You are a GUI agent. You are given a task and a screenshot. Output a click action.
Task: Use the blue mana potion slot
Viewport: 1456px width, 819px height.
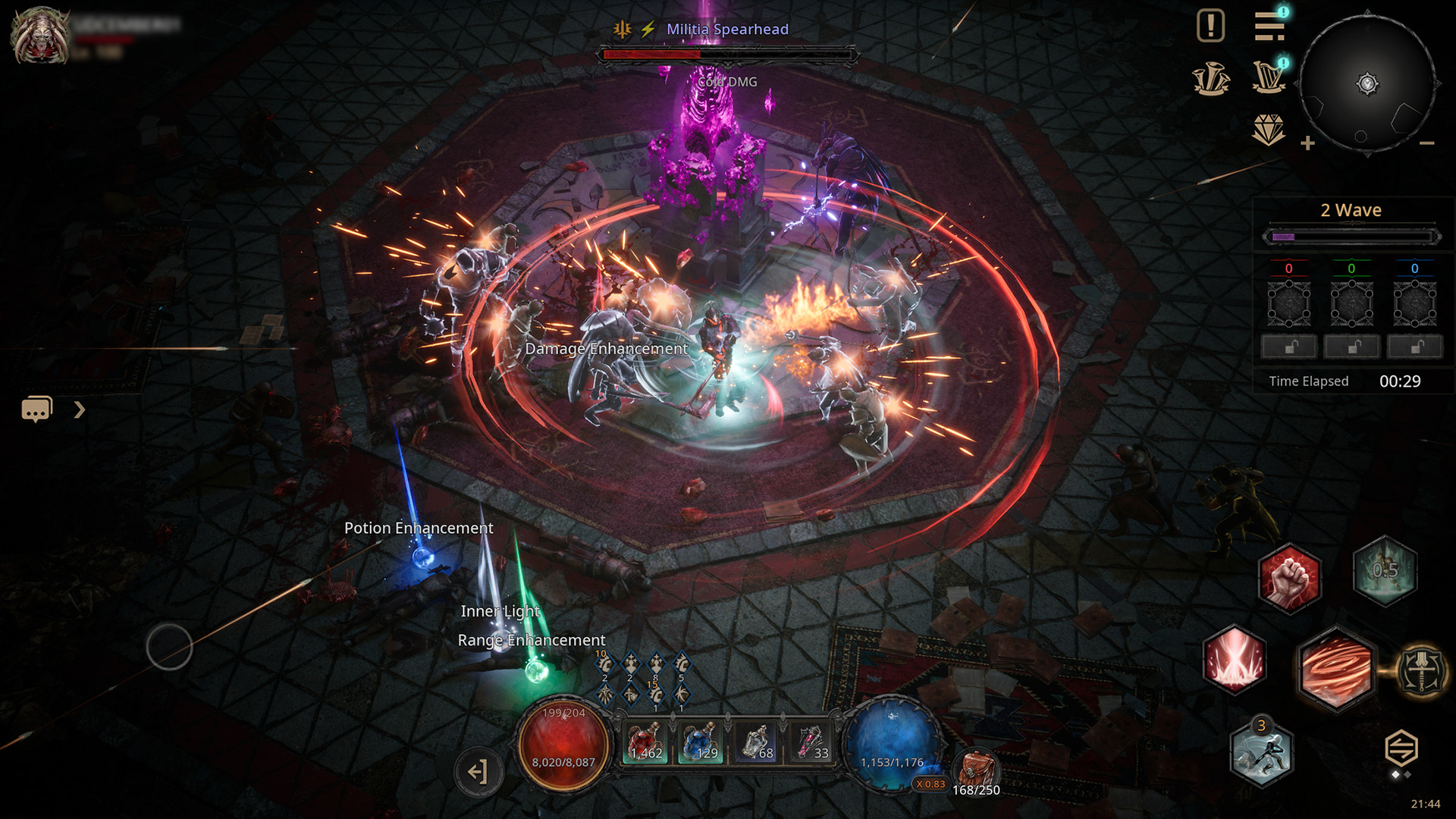click(701, 741)
